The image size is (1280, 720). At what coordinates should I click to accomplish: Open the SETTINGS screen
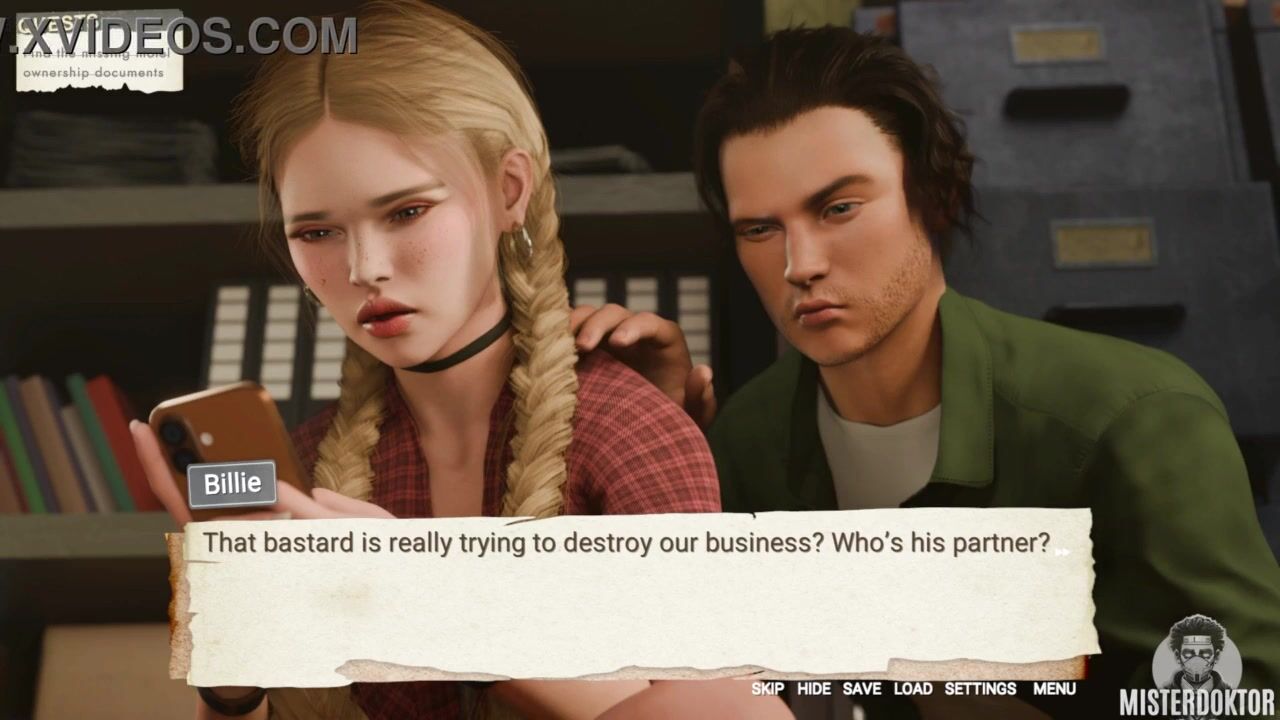(980, 689)
